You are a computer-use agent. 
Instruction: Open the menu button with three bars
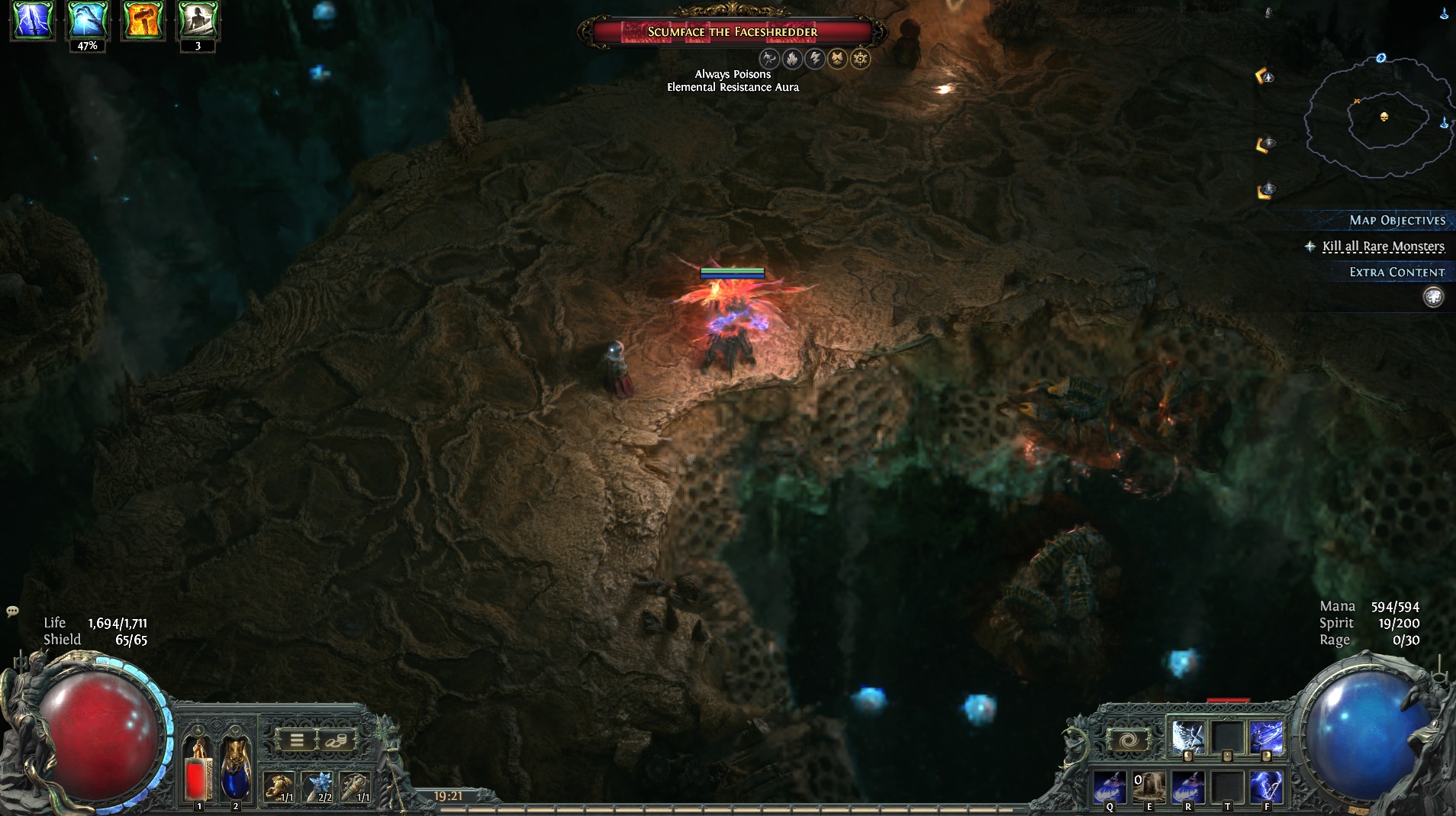(296, 740)
